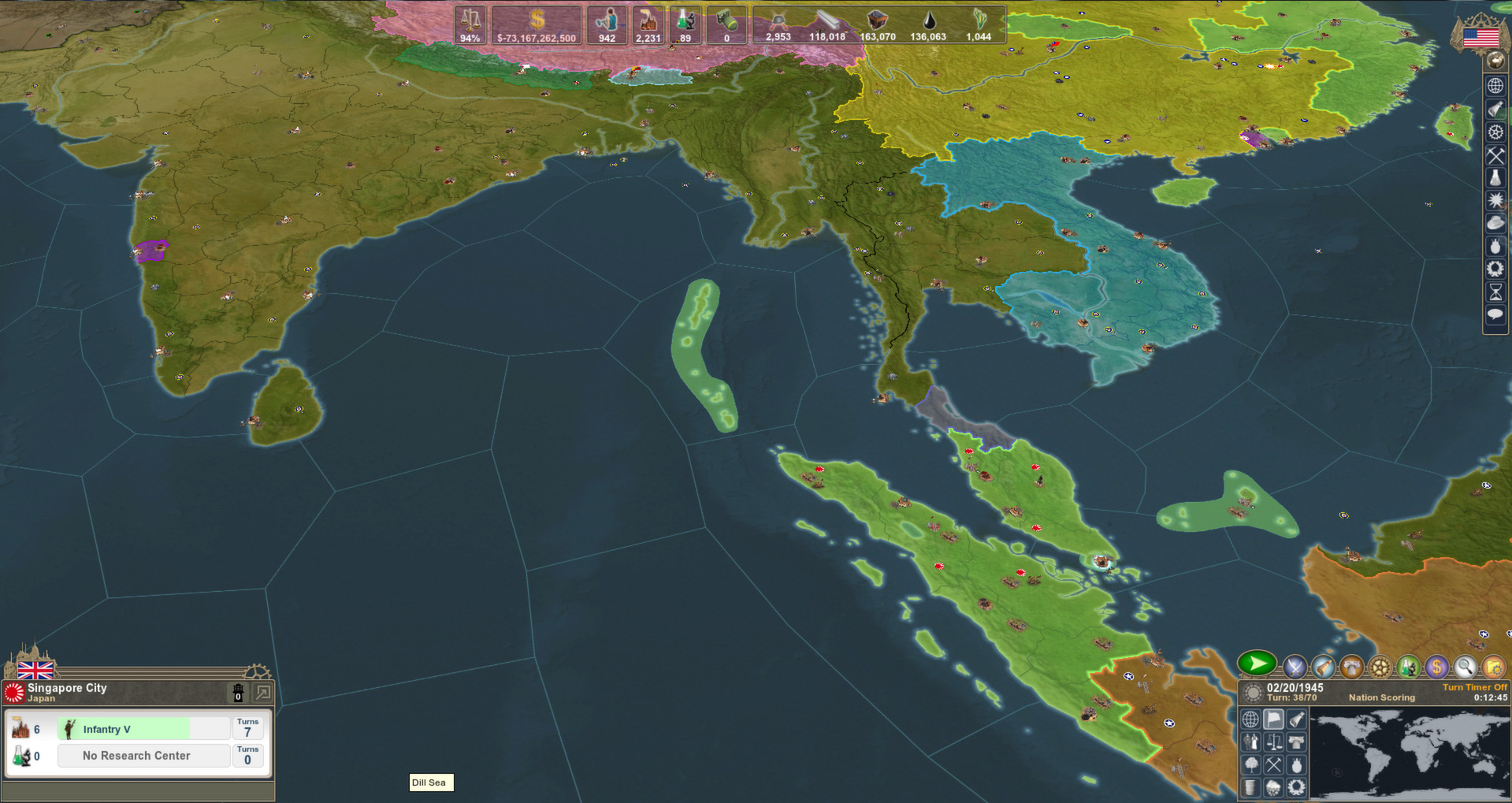This screenshot has height=803, width=1512.
Task: Click the magnifying glass search icon
Action: pyautogui.click(x=1466, y=667)
